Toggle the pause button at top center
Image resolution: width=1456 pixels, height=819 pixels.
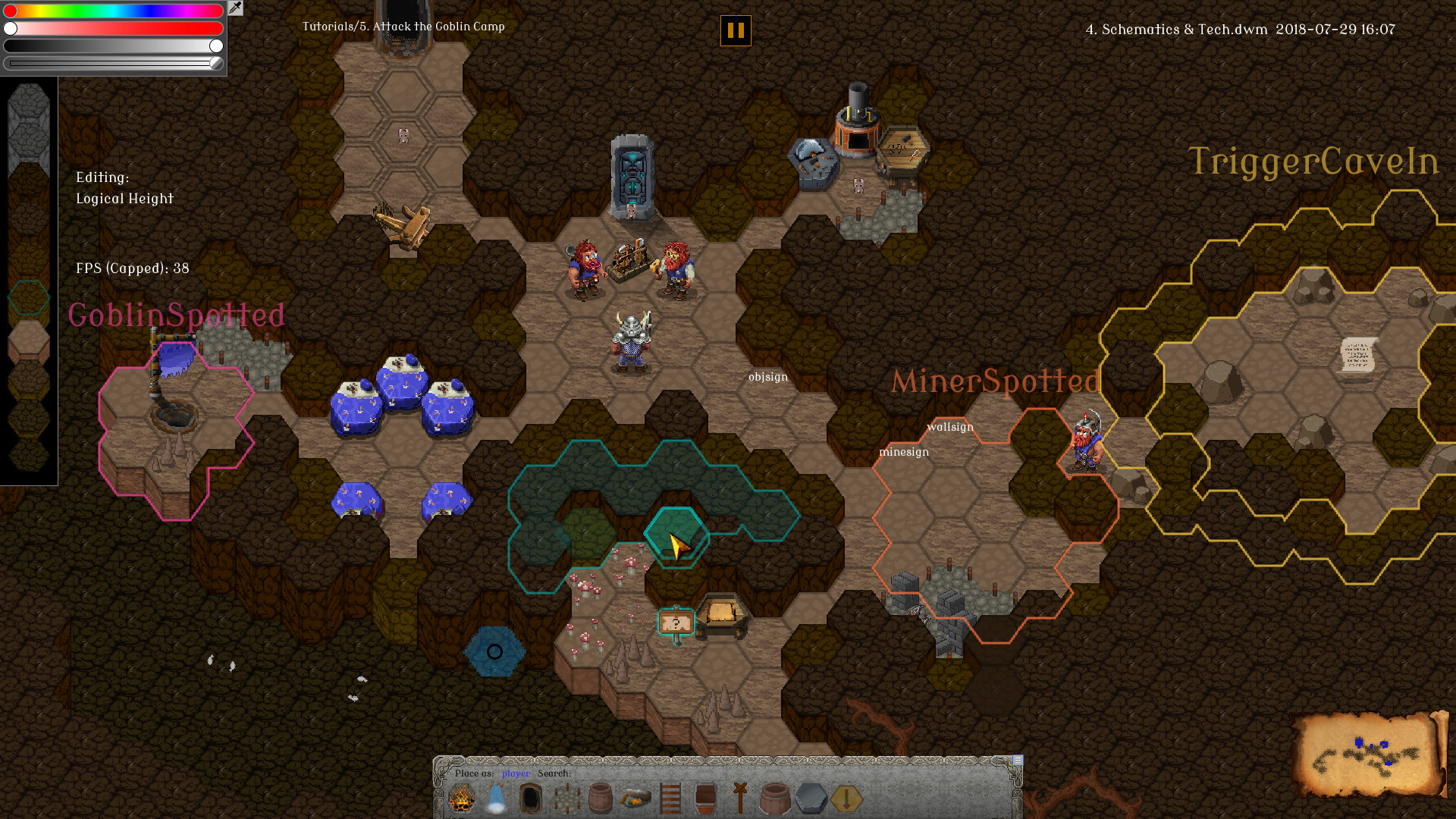[x=734, y=32]
